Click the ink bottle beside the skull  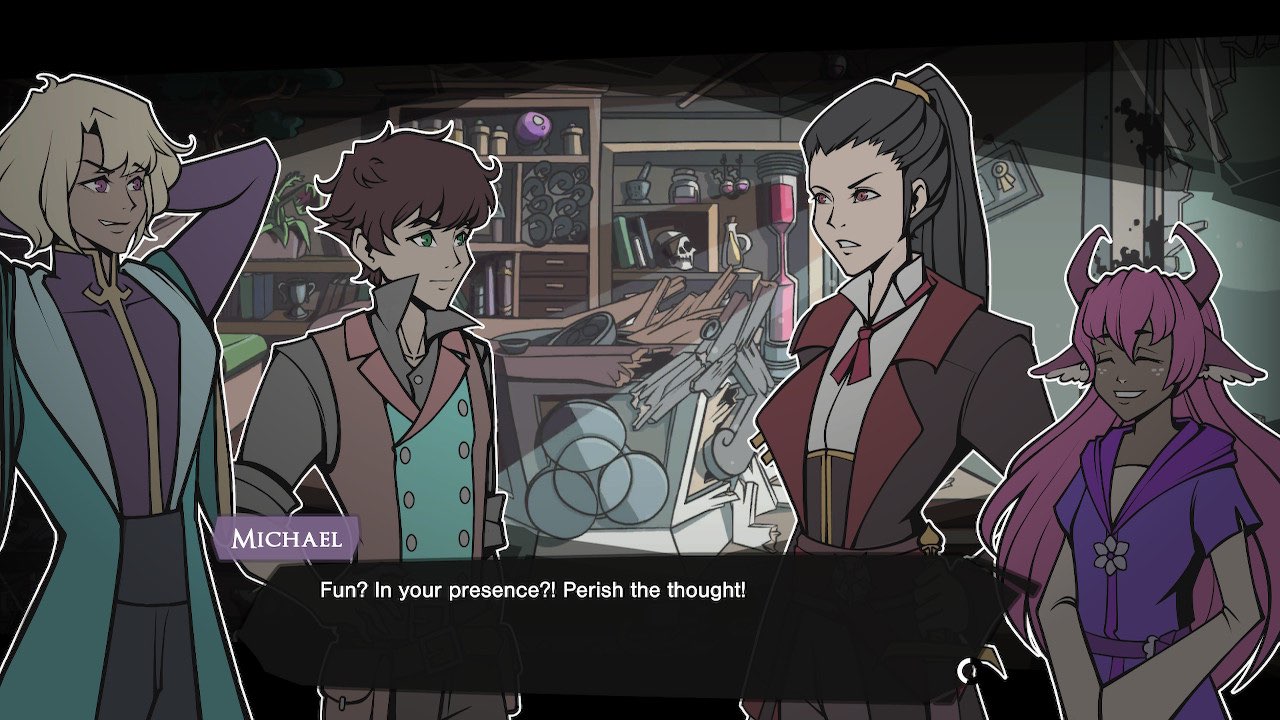[684, 185]
